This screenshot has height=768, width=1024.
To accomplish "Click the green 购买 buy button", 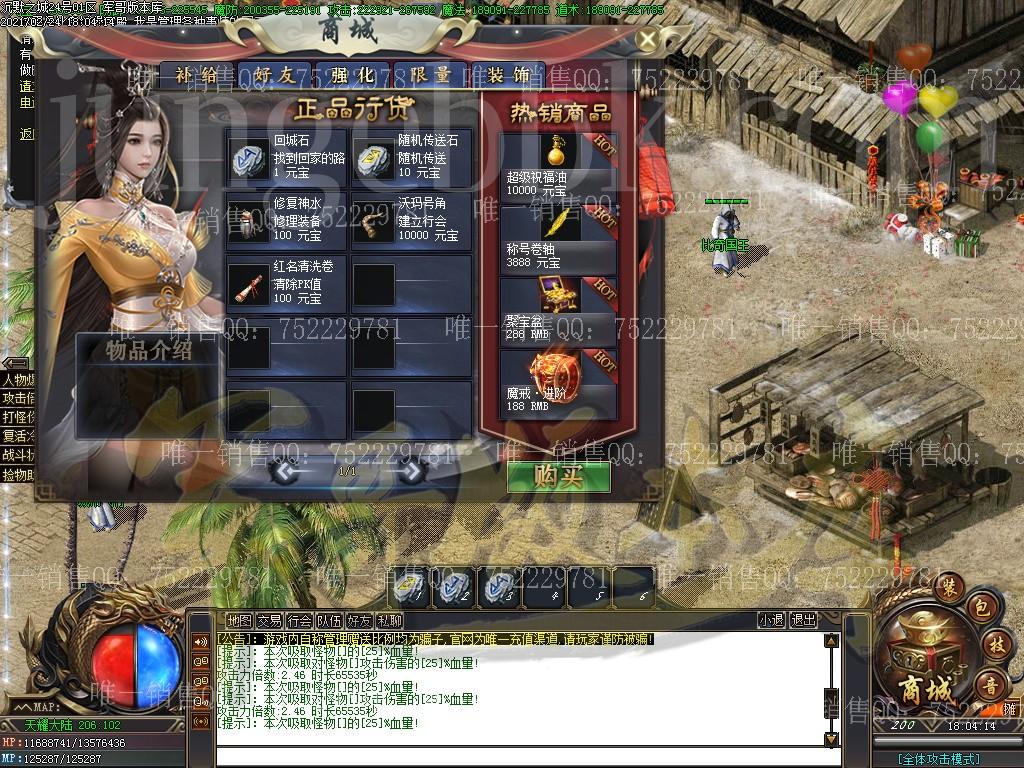I will (558, 477).
